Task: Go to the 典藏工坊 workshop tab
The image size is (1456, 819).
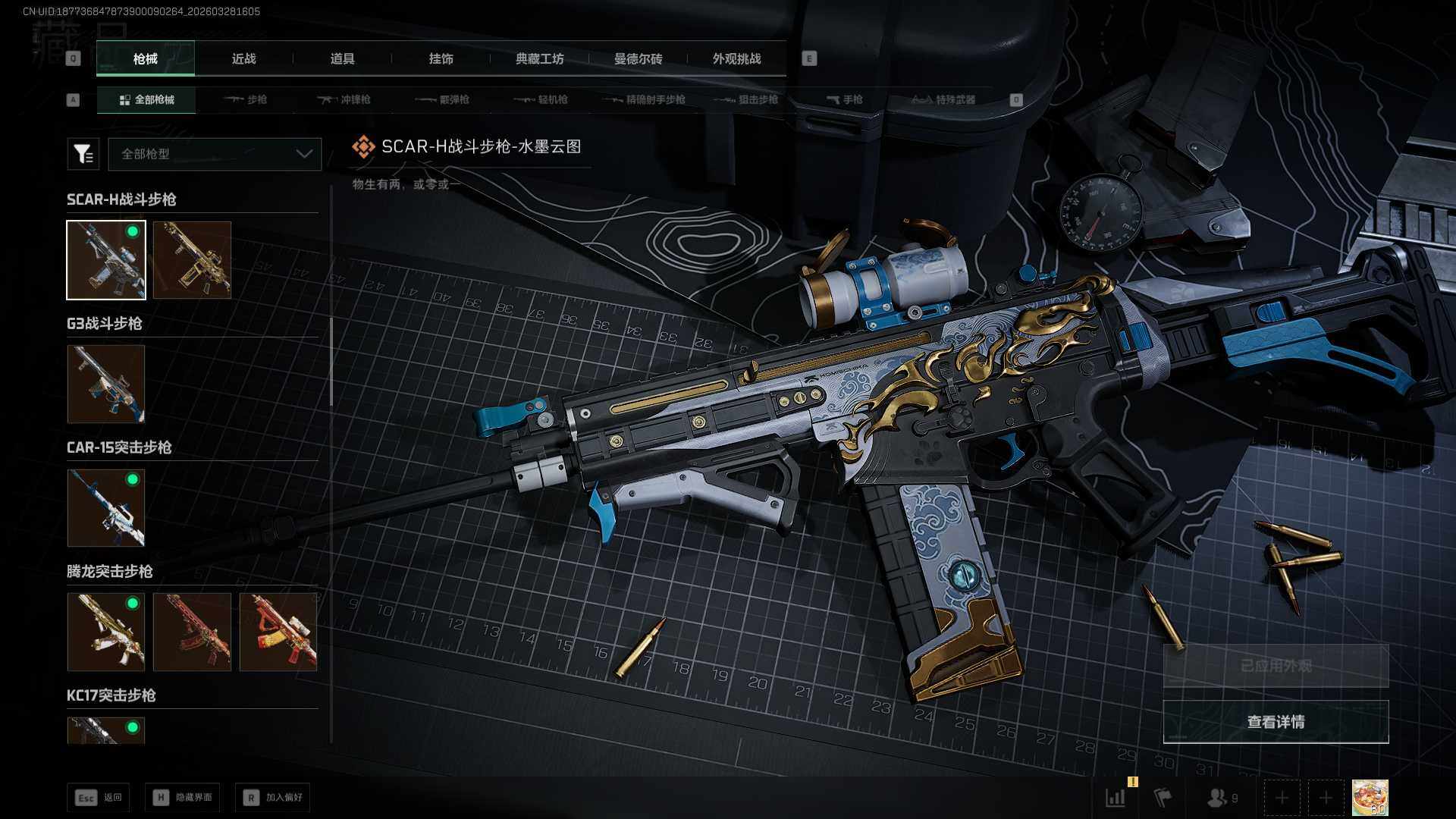Action: pos(539,59)
